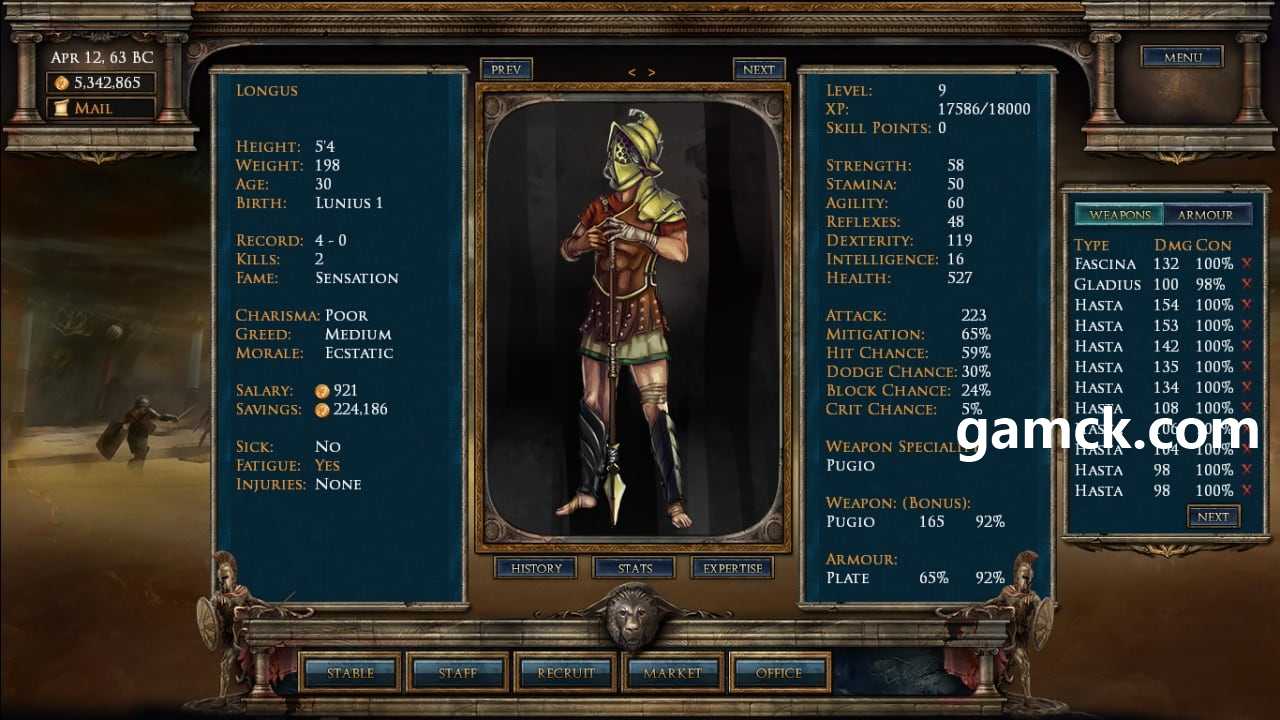Pick the Hasta with 154 damage
Image resolution: width=1280 pixels, height=720 pixels.
(1100, 305)
